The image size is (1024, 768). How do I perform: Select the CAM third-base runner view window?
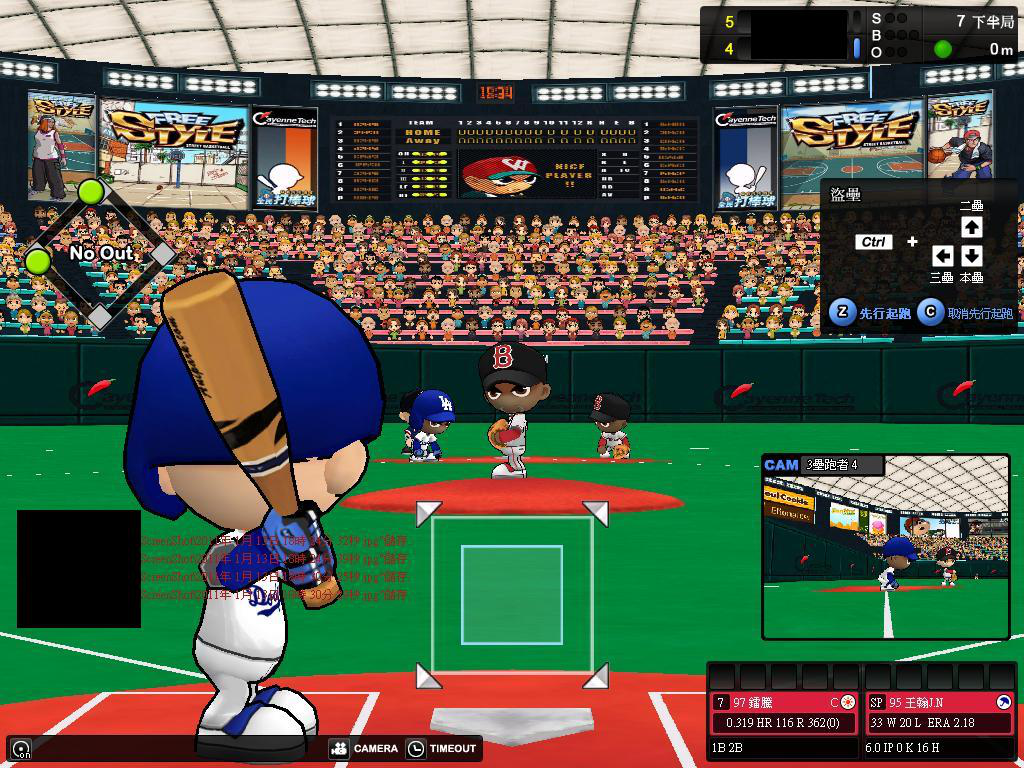[886, 546]
